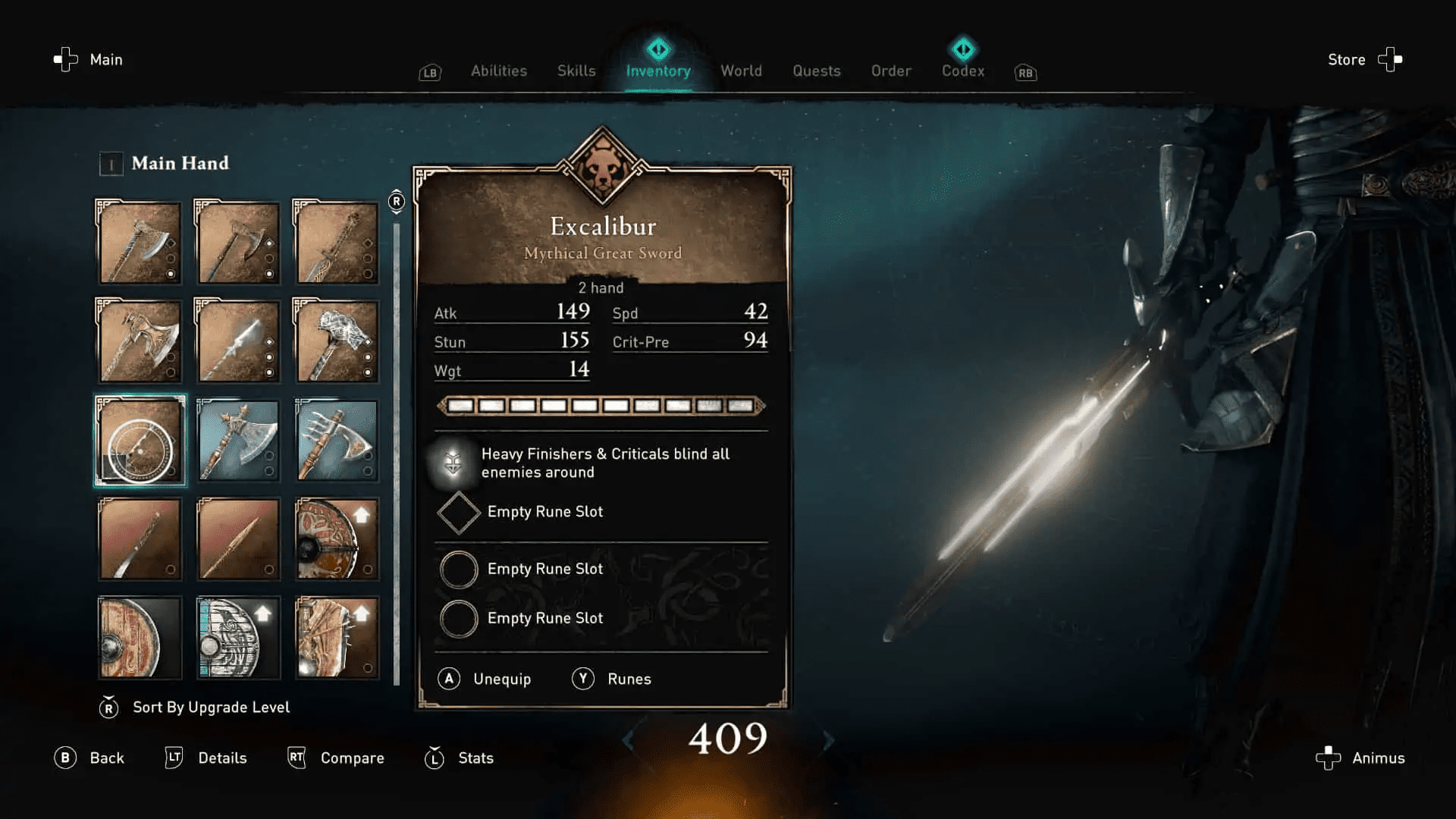
Task: Choose the spear in the fourth row
Action: [x=237, y=538]
